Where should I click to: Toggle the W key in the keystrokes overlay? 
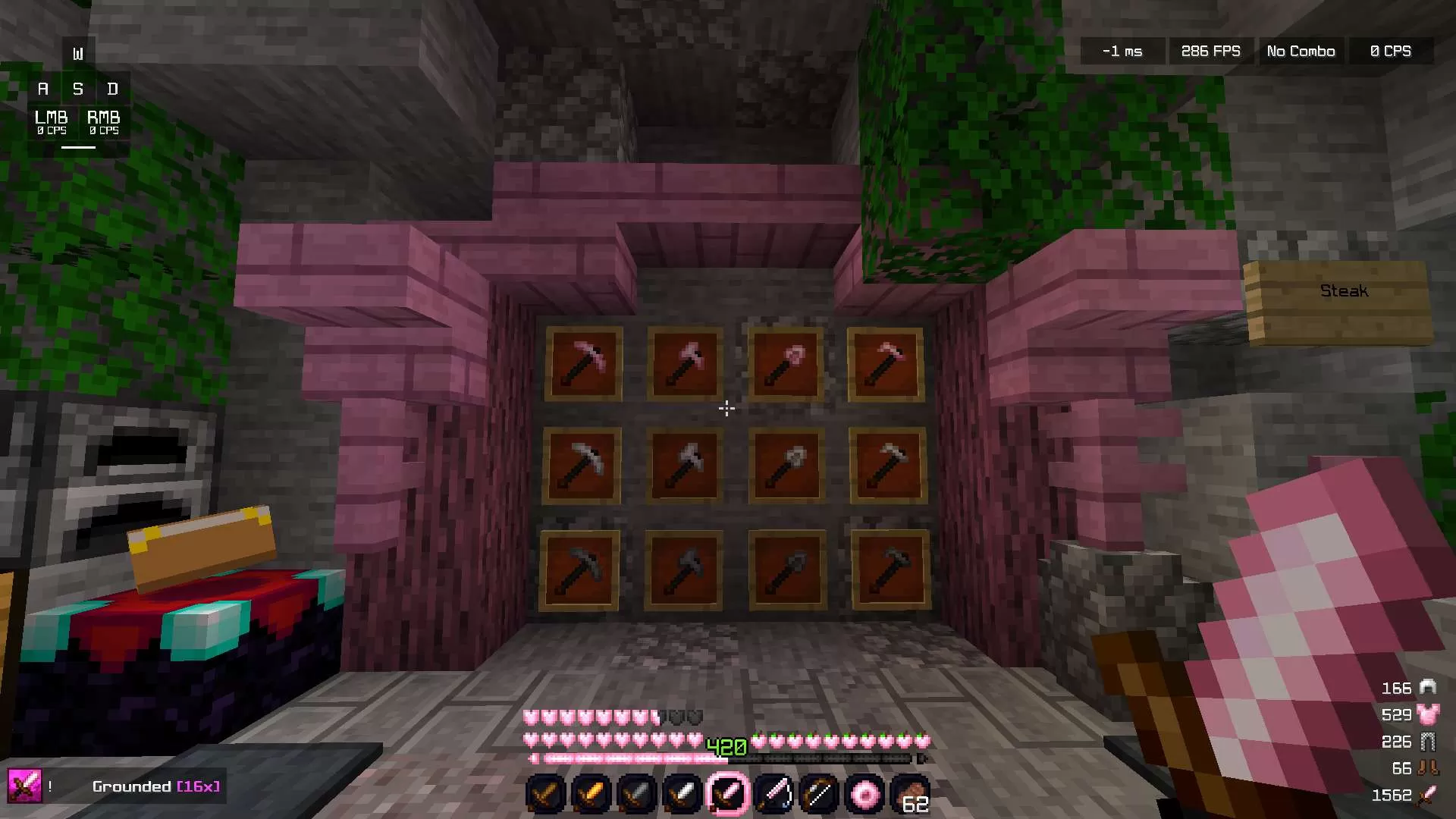pyautogui.click(x=77, y=52)
